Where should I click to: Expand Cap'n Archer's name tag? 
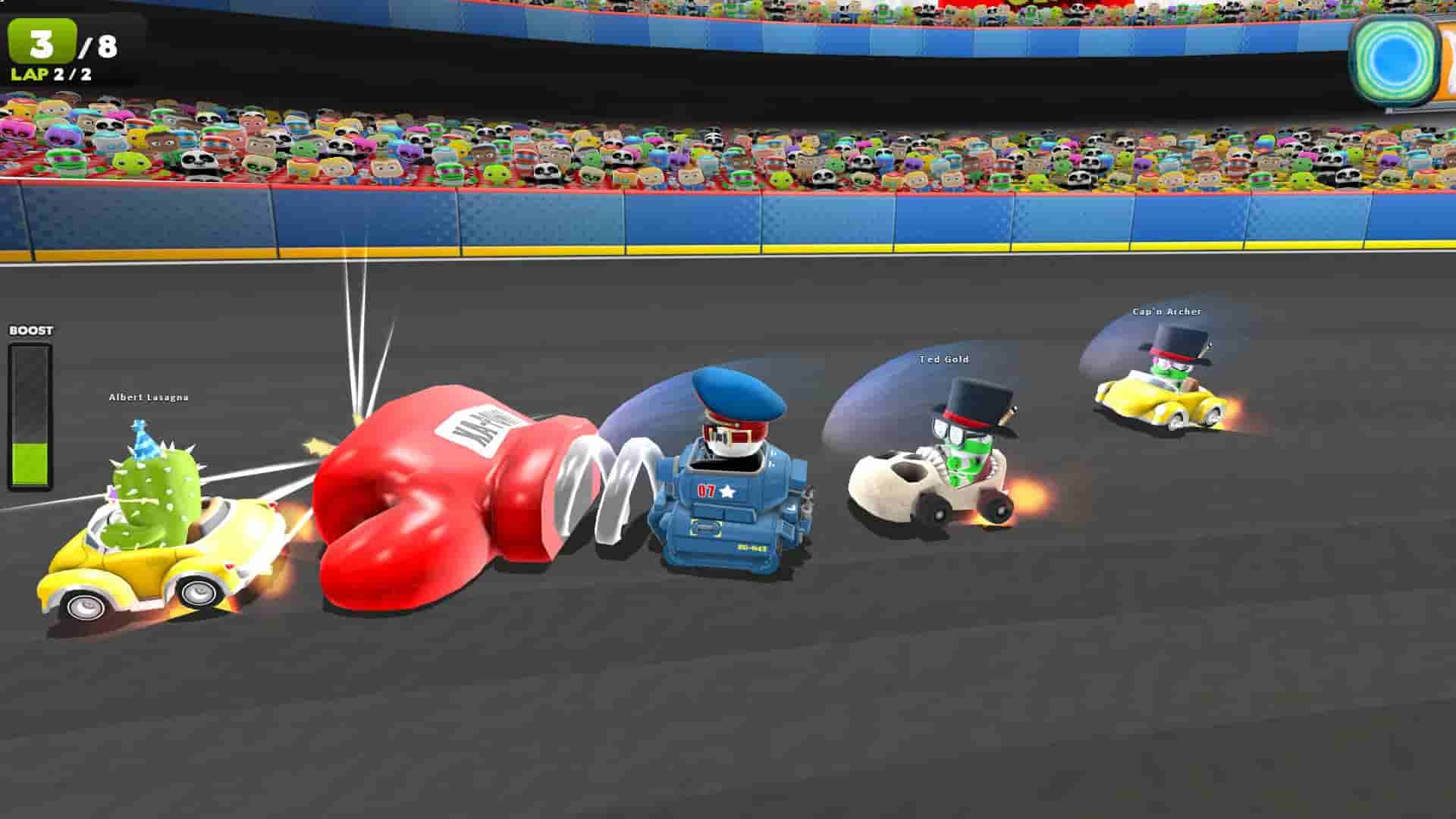(1166, 310)
